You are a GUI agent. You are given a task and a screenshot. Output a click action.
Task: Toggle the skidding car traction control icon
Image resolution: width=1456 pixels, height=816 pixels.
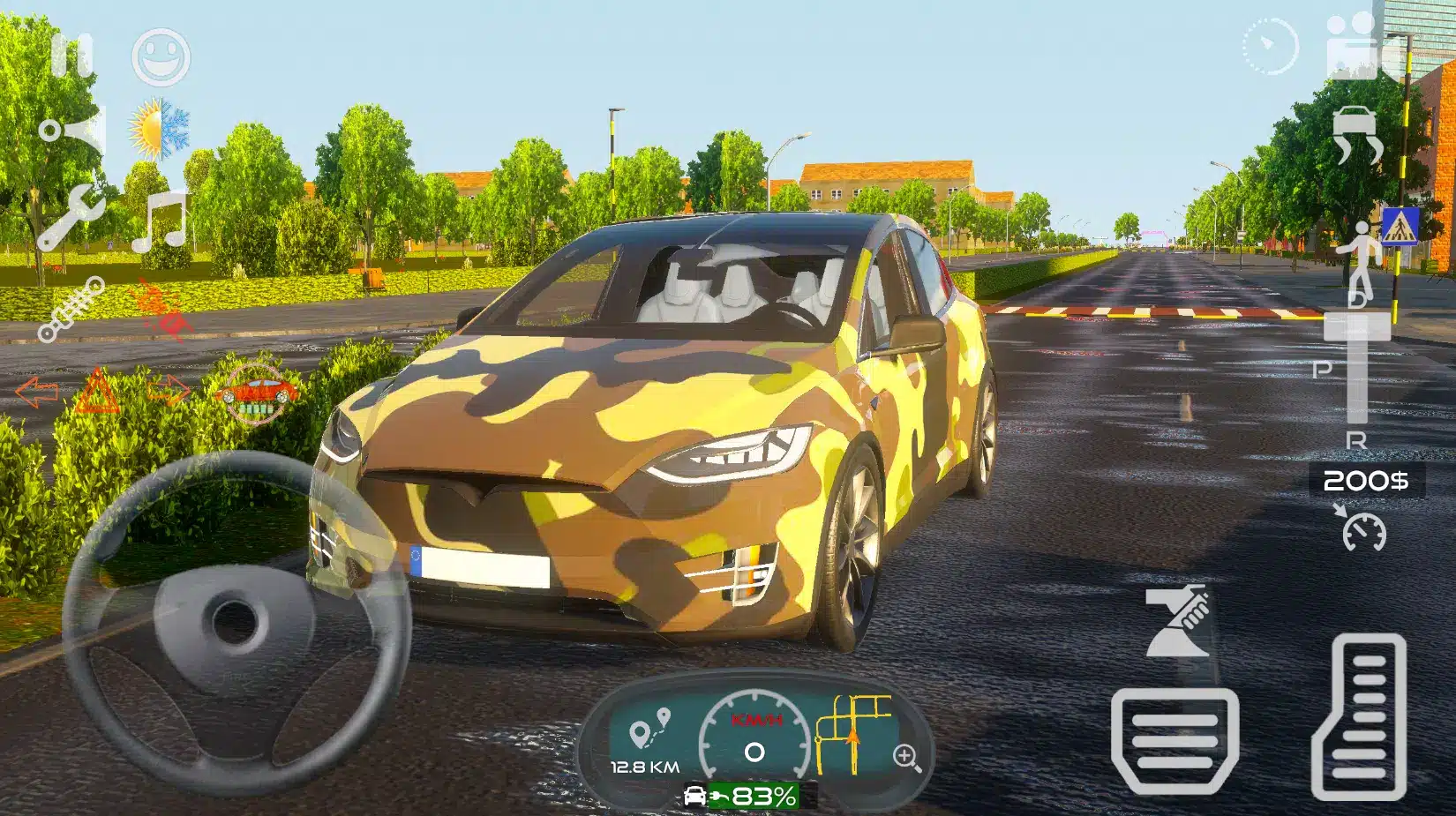[x=1356, y=134]
